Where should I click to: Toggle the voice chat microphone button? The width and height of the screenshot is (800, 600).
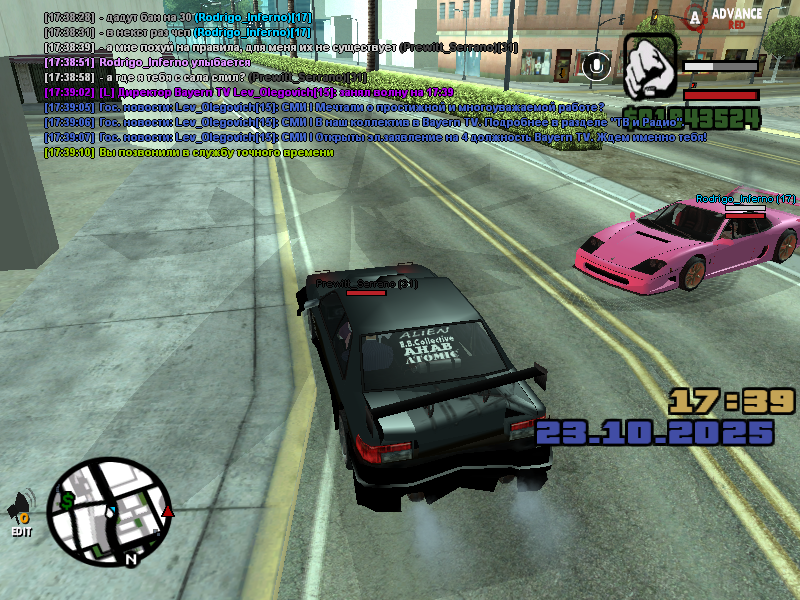point(597,66)
